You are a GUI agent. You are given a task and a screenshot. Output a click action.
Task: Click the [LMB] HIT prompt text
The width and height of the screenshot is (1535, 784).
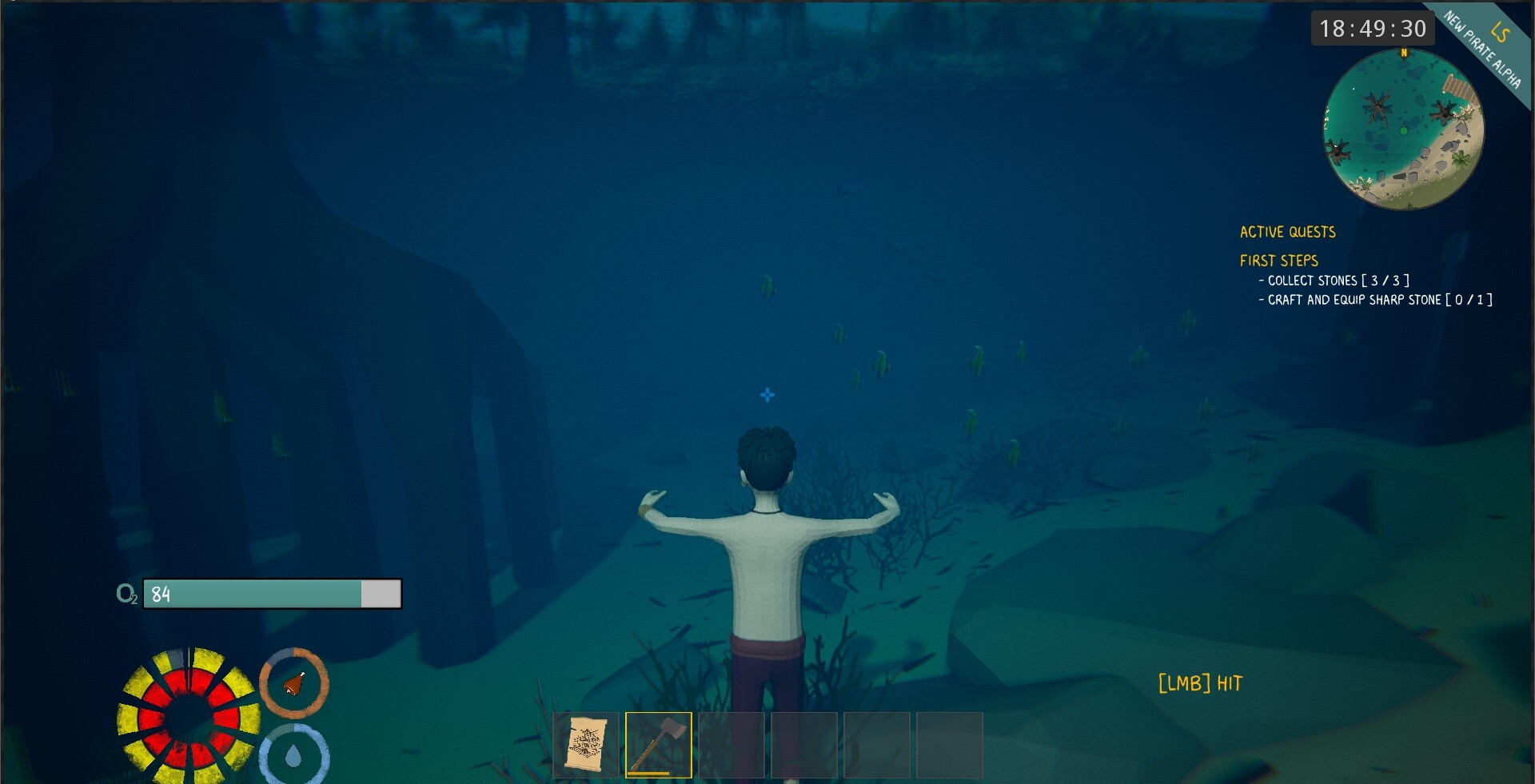click(x=1199, y=684)
